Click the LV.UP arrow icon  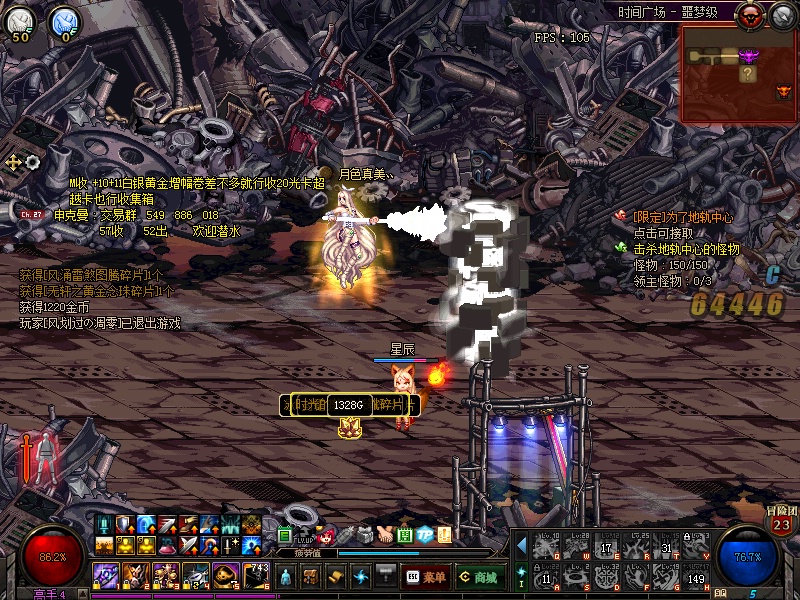tap(305, 534)
